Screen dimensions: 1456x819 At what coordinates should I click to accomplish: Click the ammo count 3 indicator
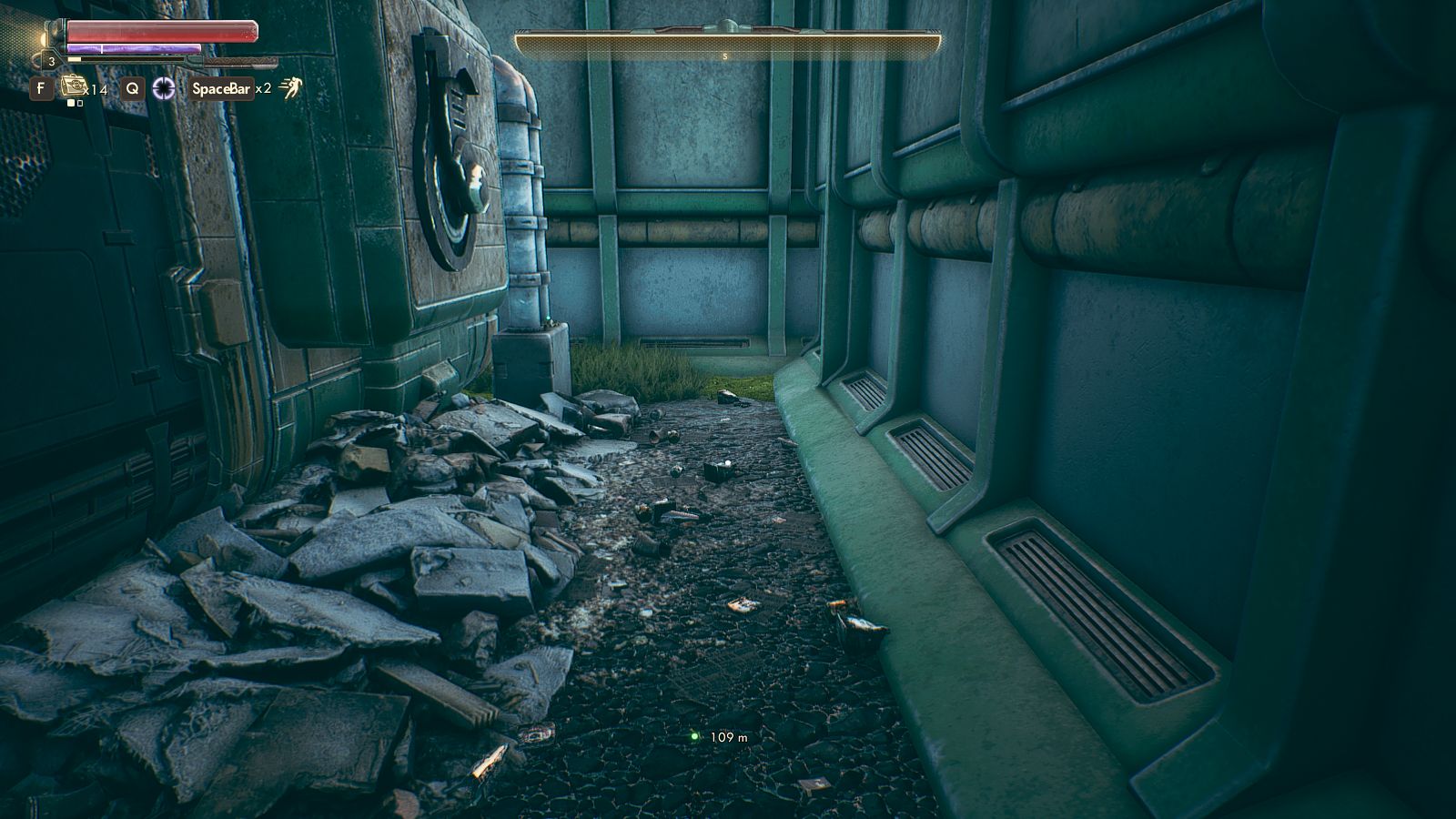[x=52, y=61]
